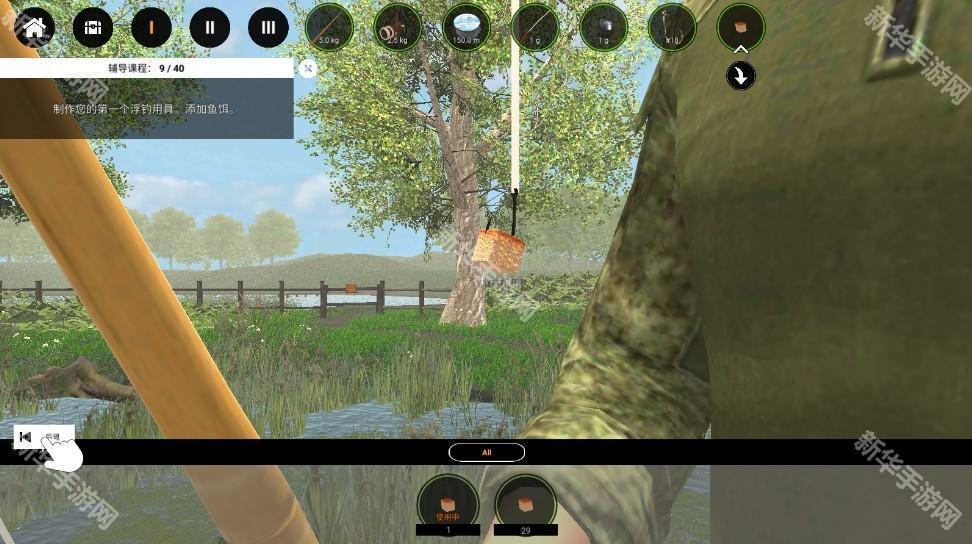Open the 150.0 m fishing line slot

coord(466,27)
